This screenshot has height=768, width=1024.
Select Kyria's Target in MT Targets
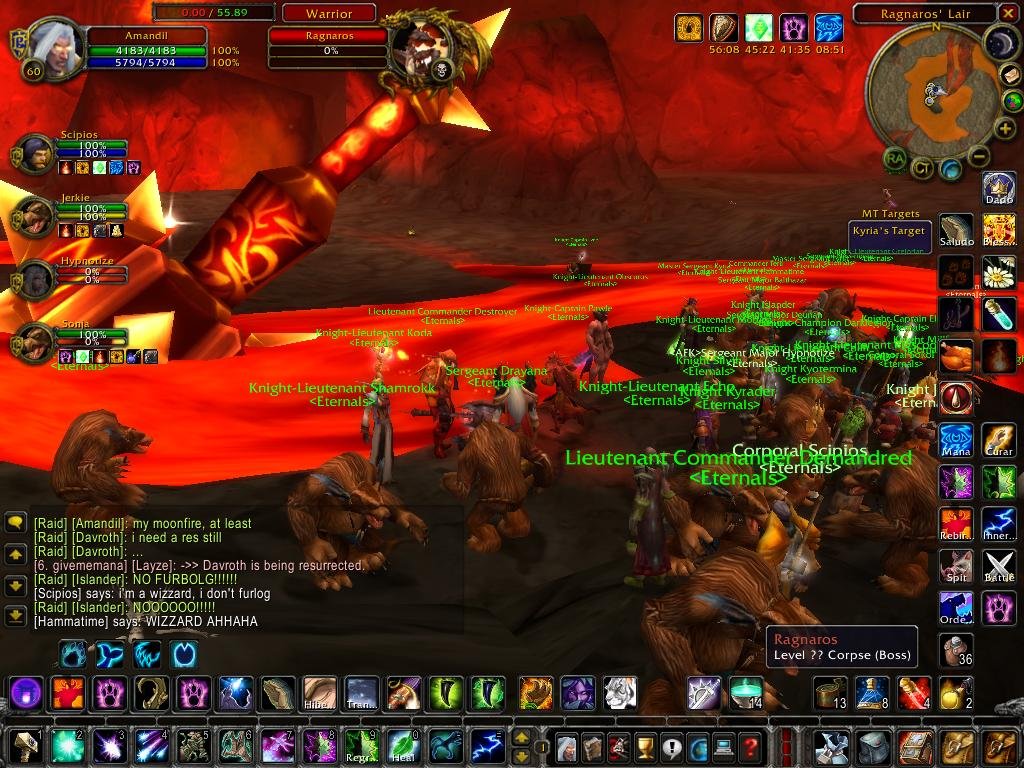pyautogui.click(x=889, y=232)
